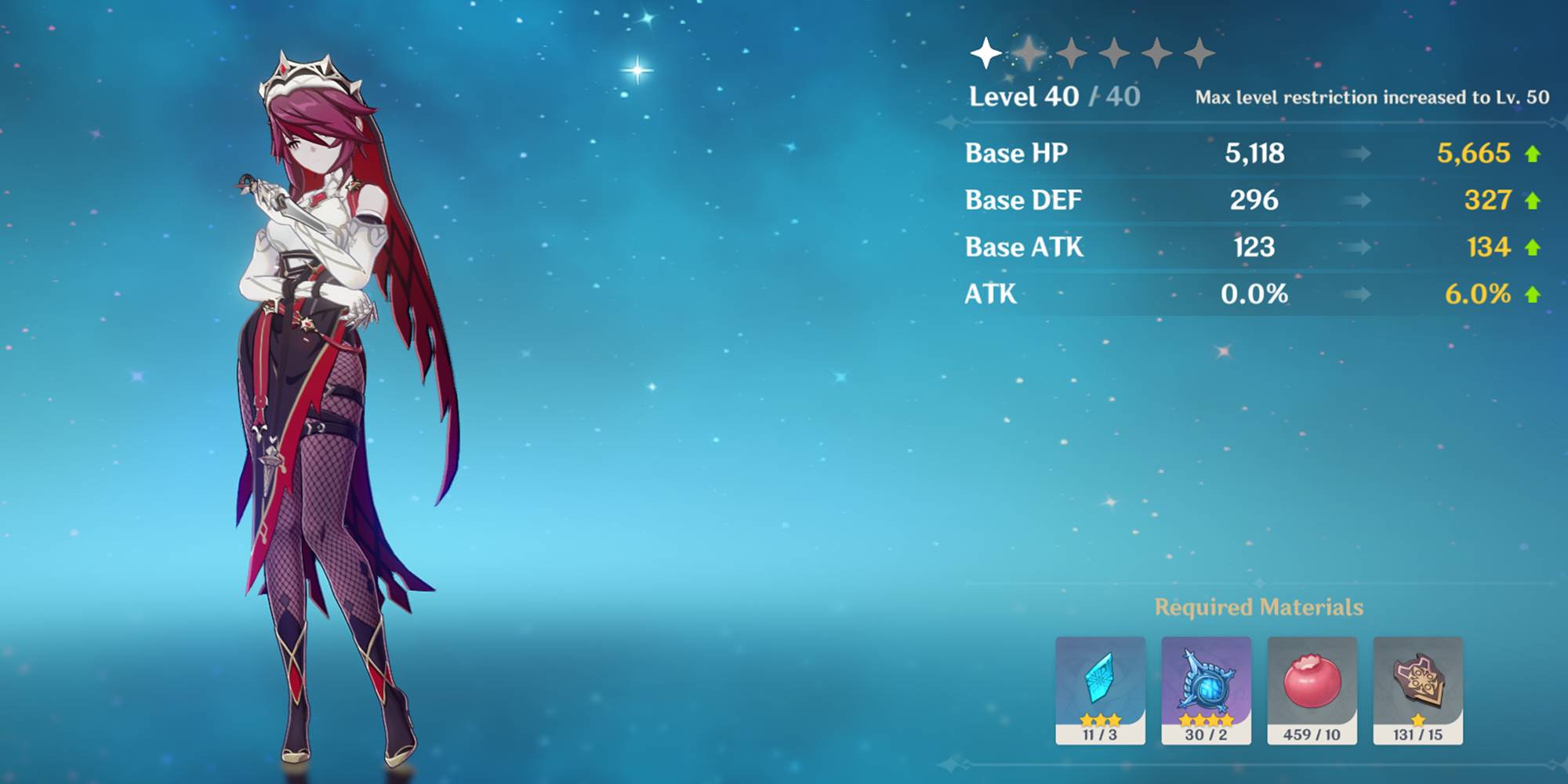Open the red Valberry material slot

point(1312,688)
